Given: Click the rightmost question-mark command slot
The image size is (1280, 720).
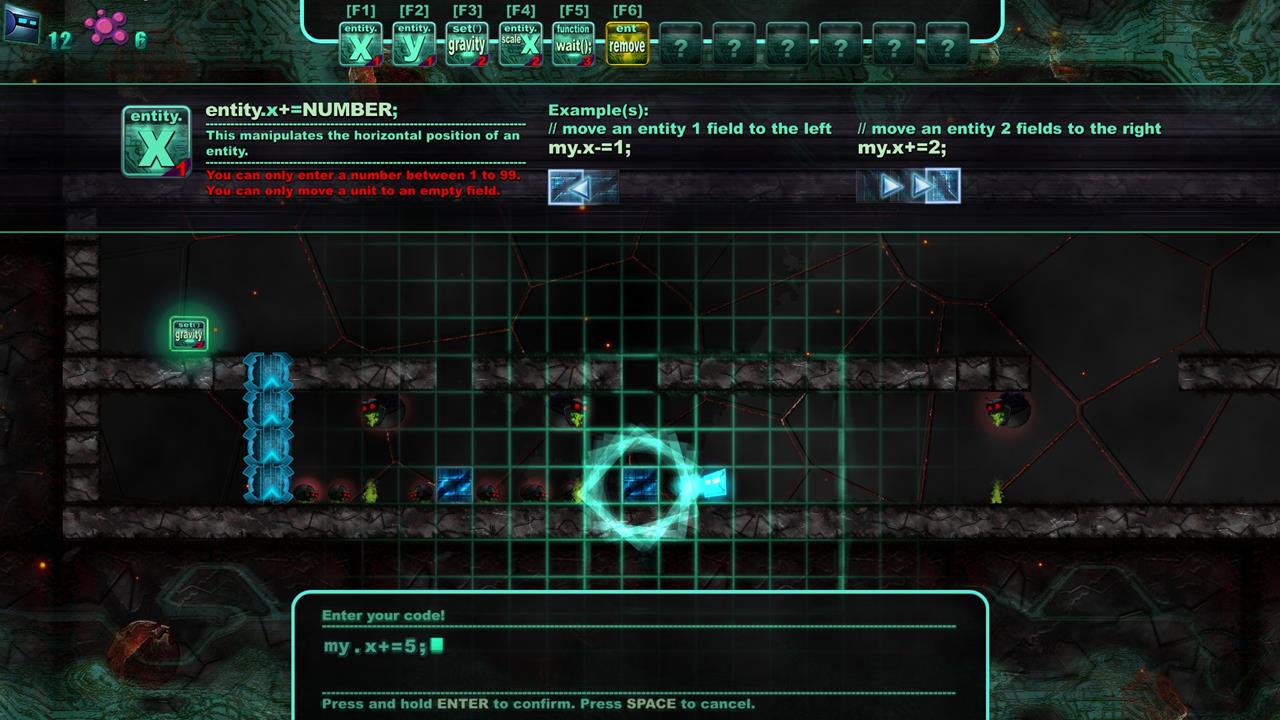Looking at the screenshot, I should click(945, 40).
